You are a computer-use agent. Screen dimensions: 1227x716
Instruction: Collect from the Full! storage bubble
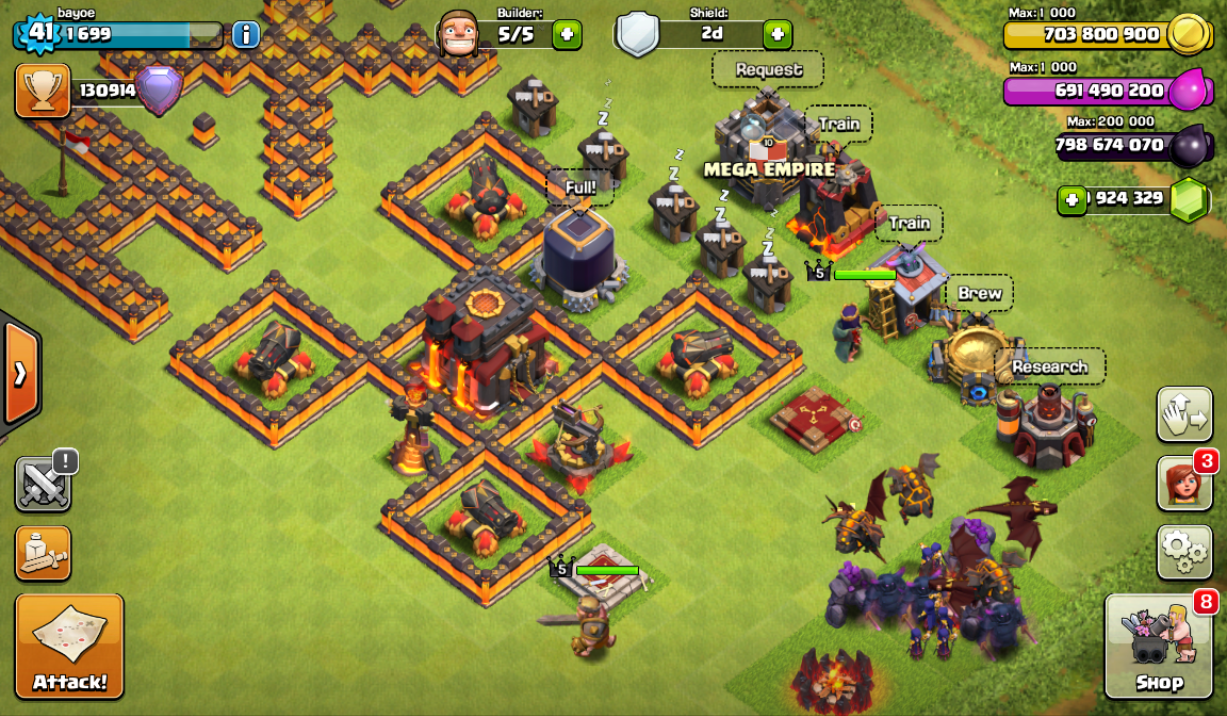tap(580, 187)
